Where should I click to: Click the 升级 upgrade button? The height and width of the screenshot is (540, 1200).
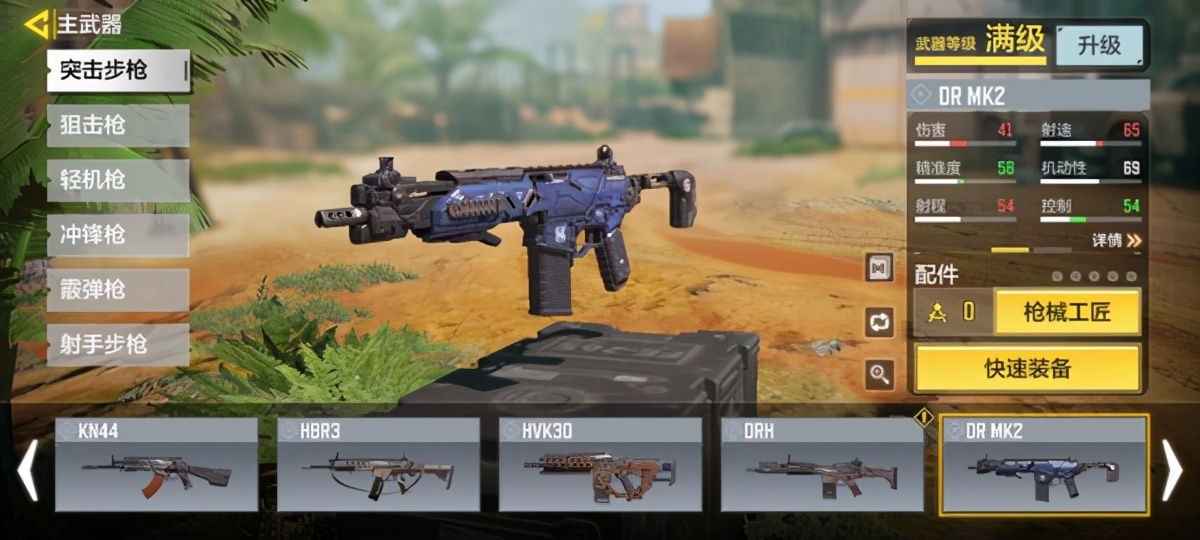(x=1099, y=45)
